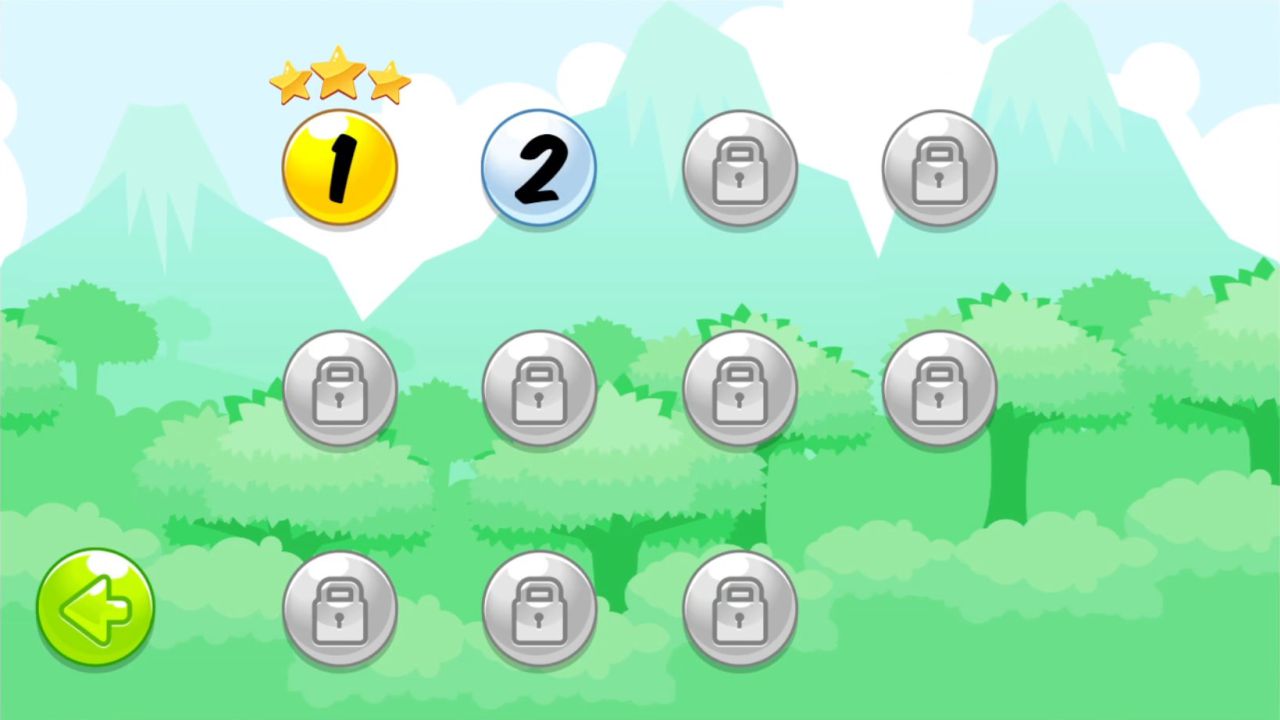Click the last locked level in the bottom row

point(740,610)
